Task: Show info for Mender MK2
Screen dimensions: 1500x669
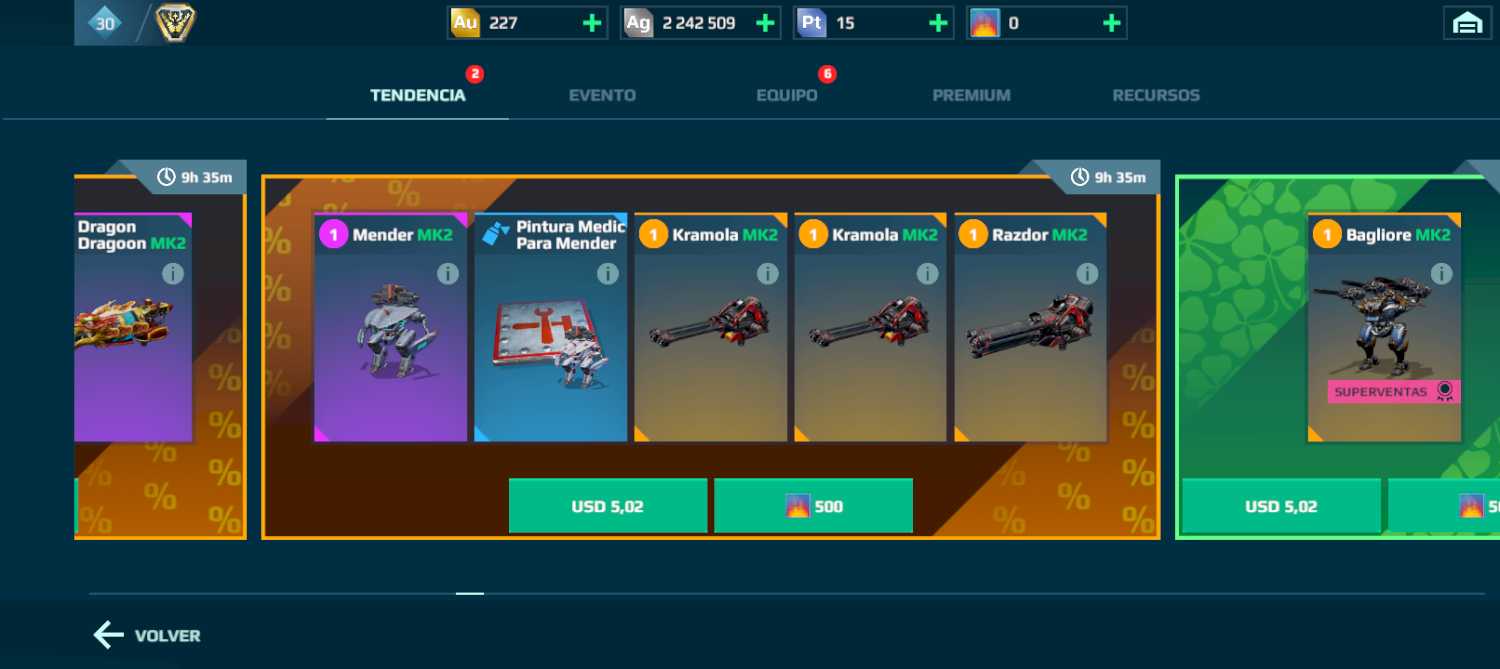Action: (x=448, y=273)
